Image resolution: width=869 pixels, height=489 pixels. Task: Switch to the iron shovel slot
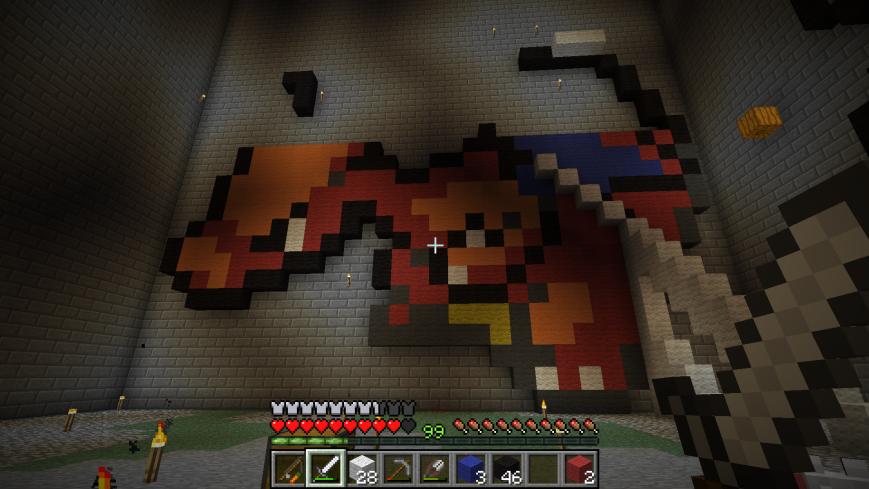pyautogui.click(x=435, y=467)
